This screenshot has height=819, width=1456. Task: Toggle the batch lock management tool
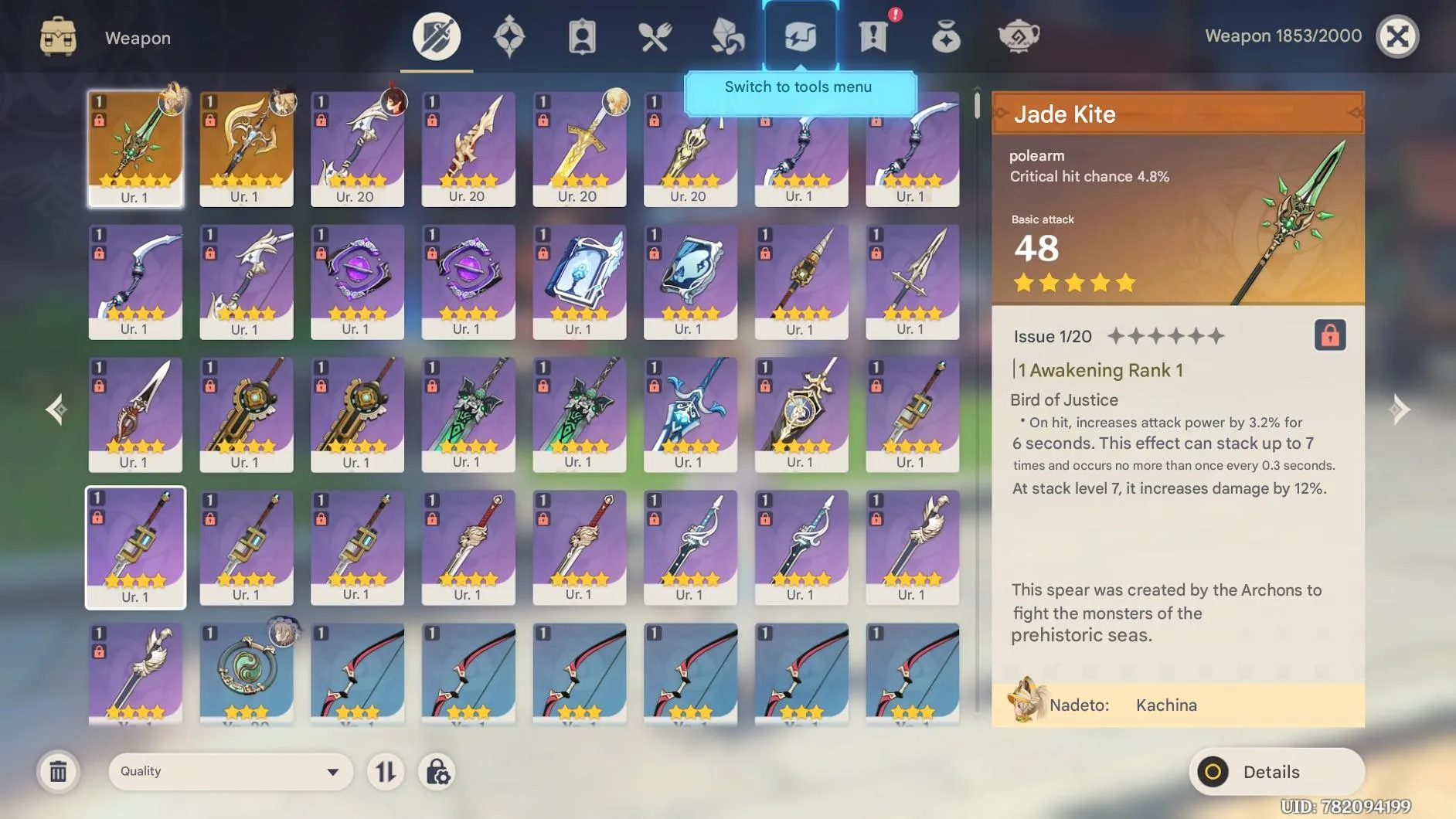437,771
